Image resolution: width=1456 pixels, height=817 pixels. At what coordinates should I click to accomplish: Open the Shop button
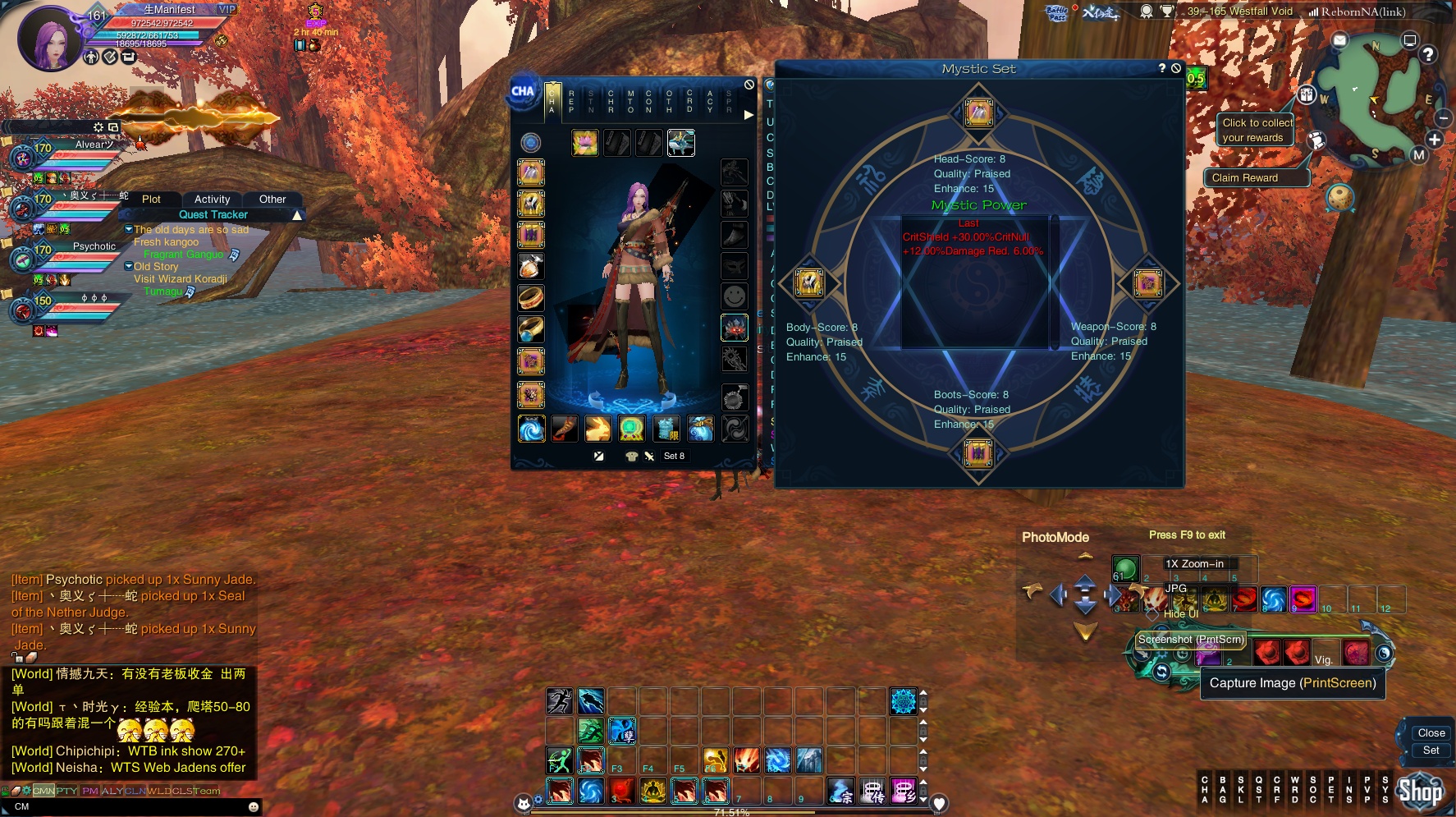pos(1420,792)
